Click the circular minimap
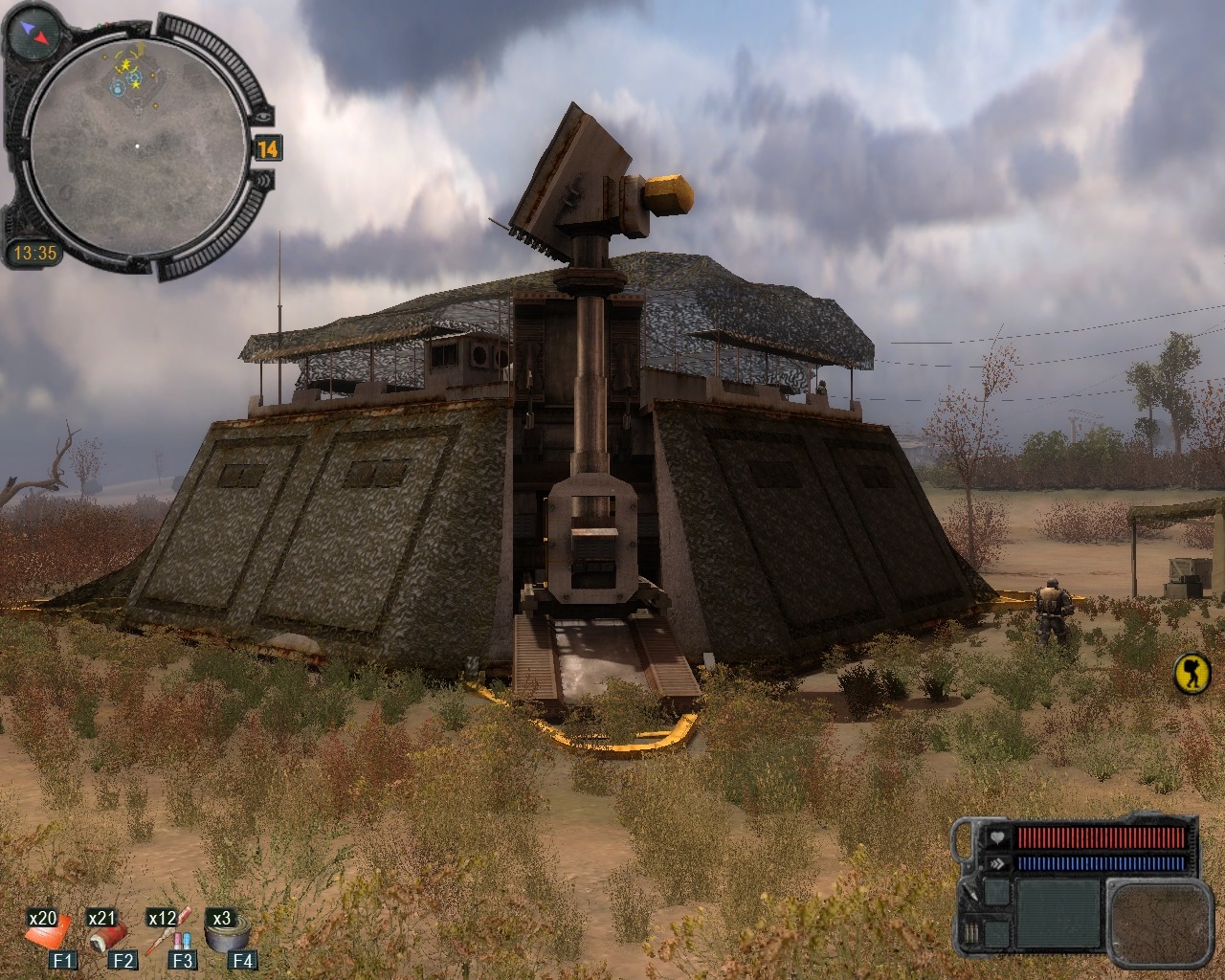Image resolution: width=1225 pixels, height=980 pixels. click(x=136, y=145)
